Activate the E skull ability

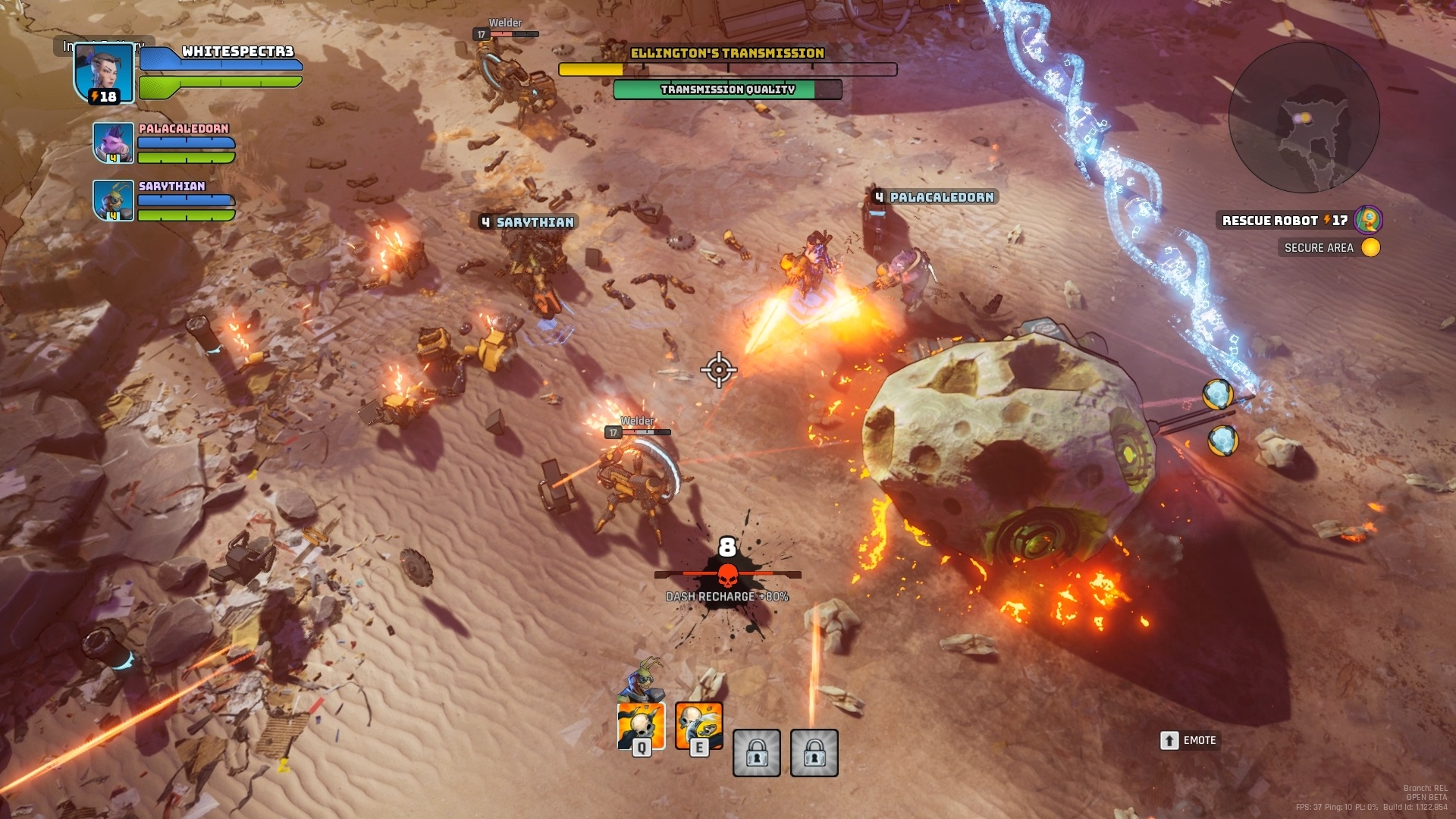[x=698, y=726]
